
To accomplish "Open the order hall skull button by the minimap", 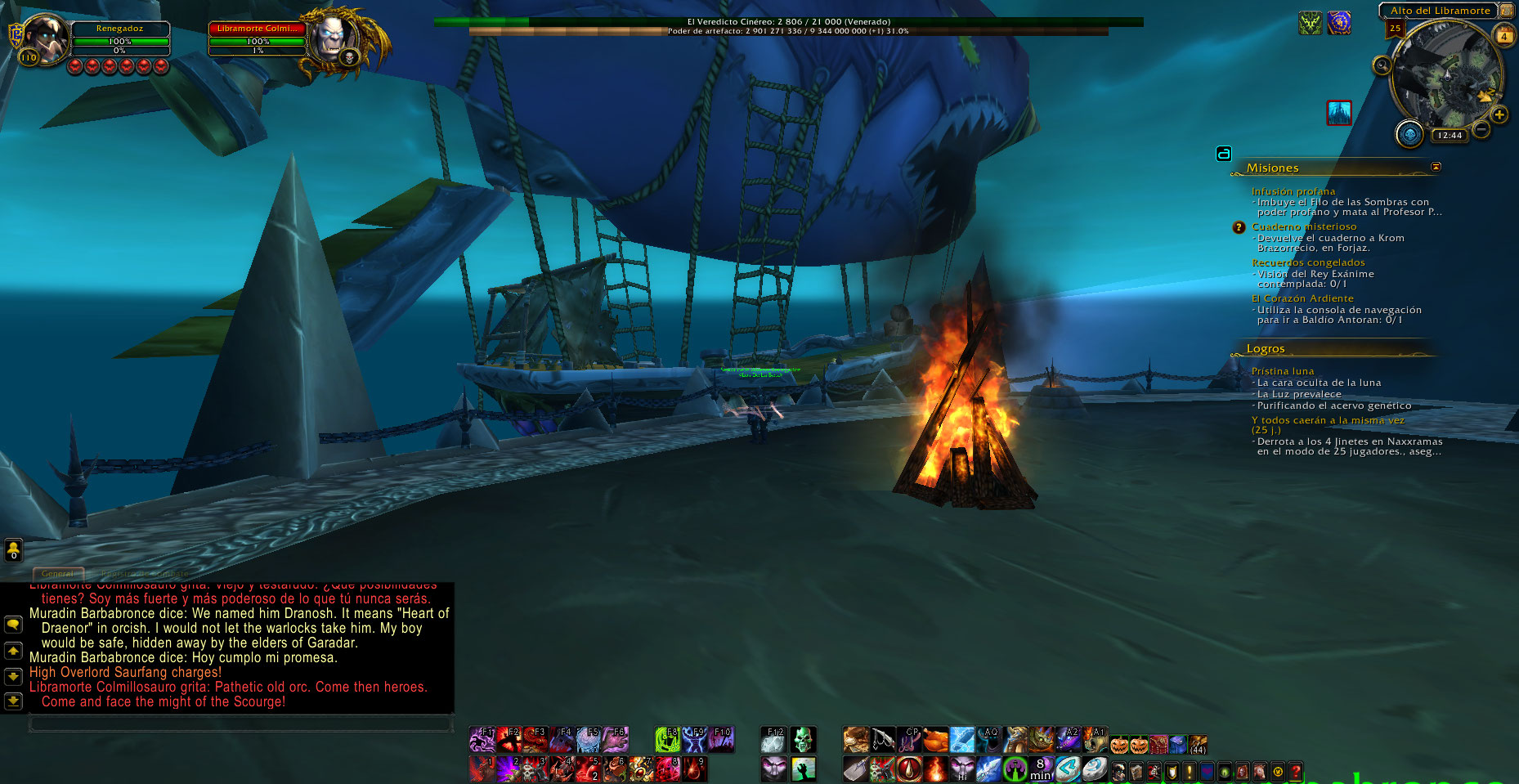I will tap(1409, 133).
